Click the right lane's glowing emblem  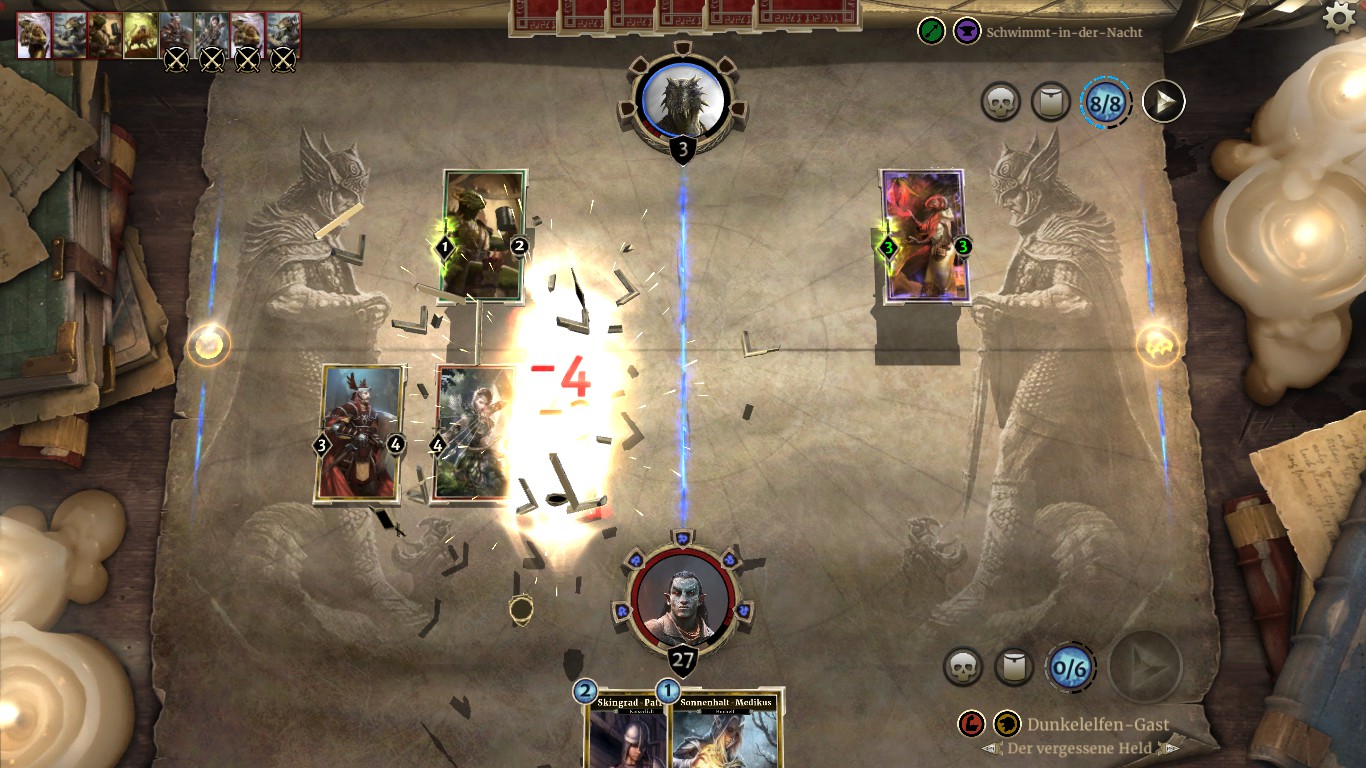[1157, 346]
